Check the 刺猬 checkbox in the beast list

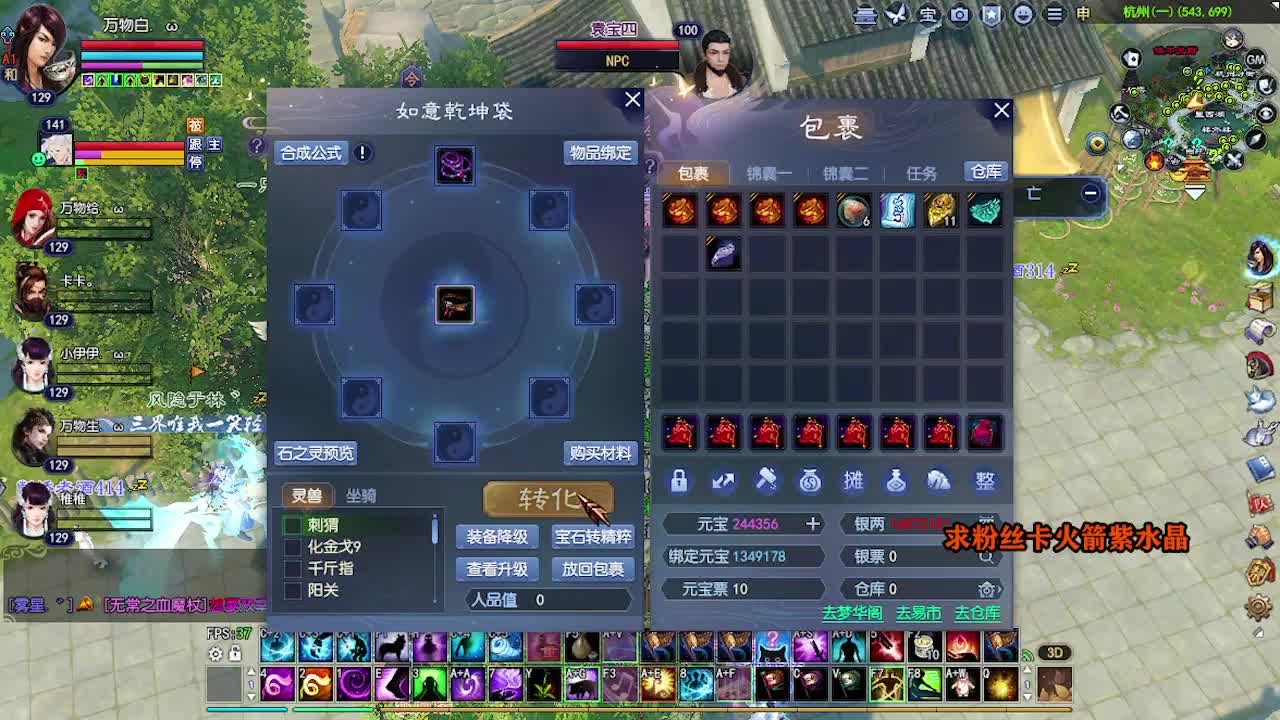coord(290,523)
